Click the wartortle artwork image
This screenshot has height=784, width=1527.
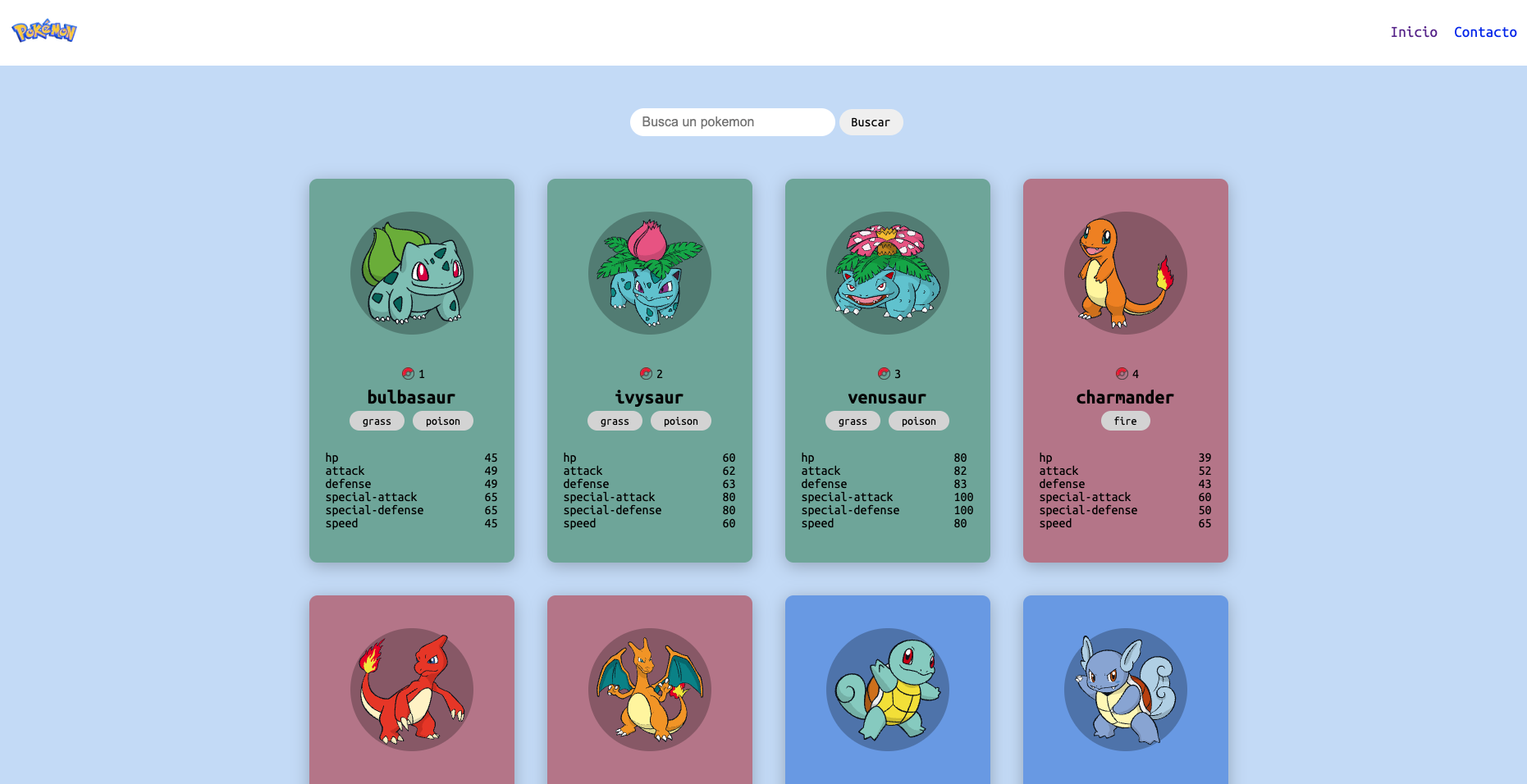coord(1125,690)
